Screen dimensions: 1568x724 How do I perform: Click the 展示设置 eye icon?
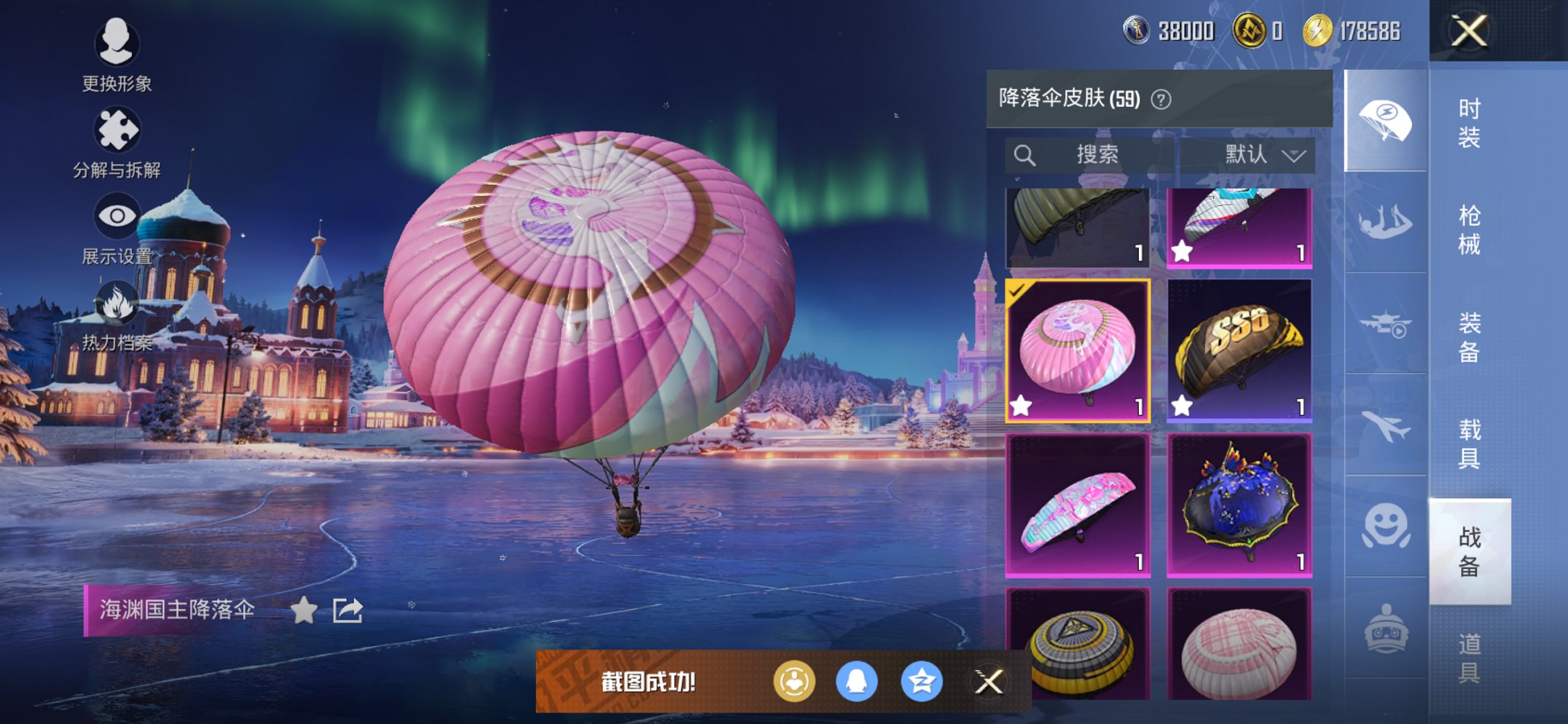tap(117, 215)
